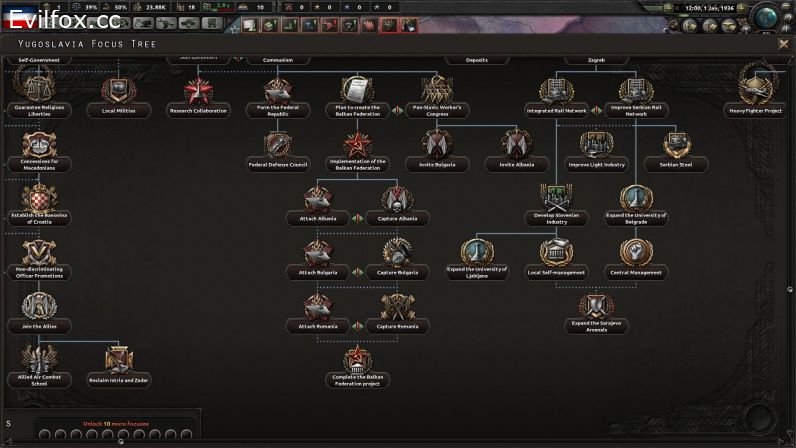Screen dimensions: 796x448
Task: Pick the Capture Albania focus
Action: click(397, 202)
